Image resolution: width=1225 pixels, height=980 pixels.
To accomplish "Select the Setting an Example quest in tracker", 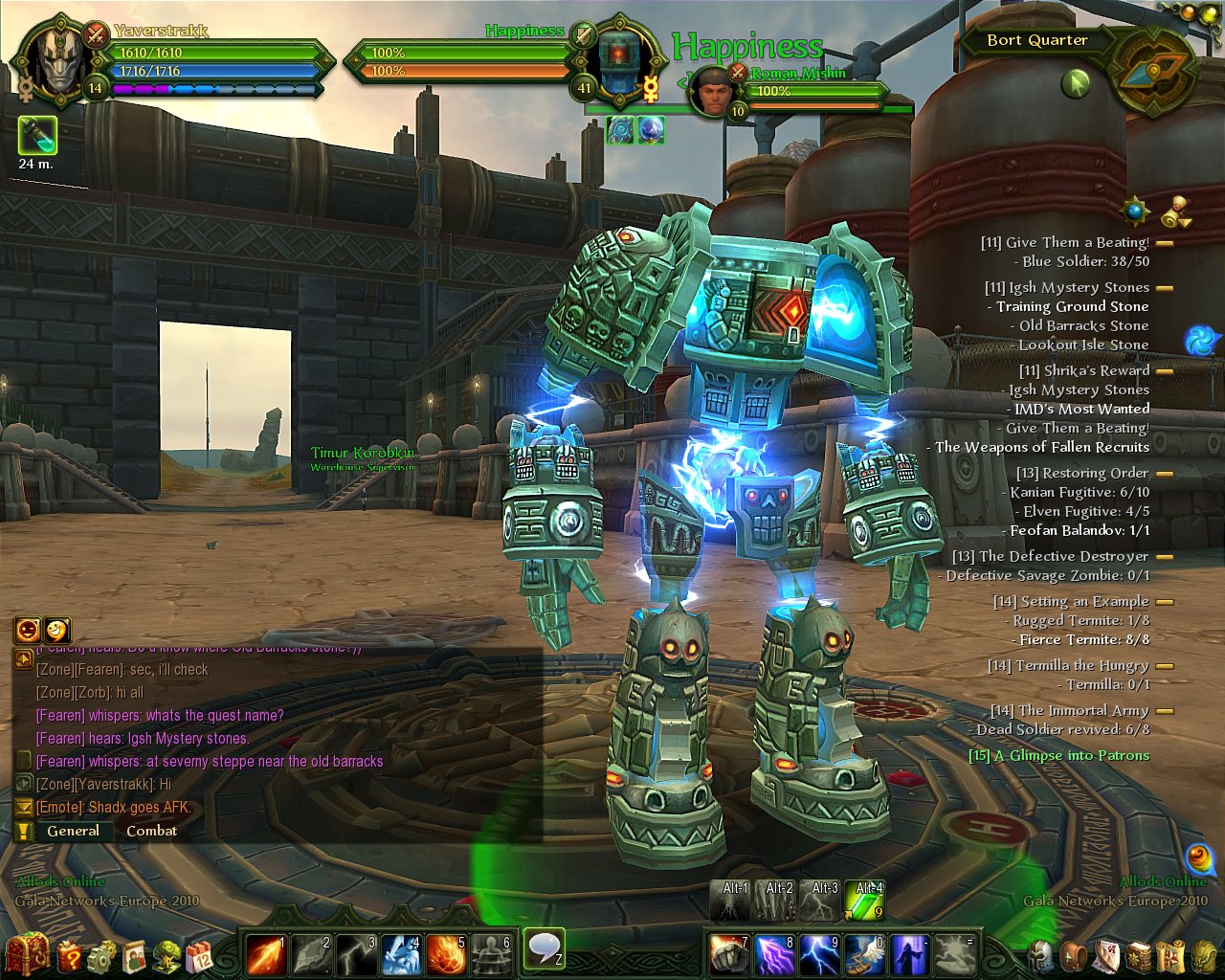I will pyautogui.click(x=1070, y=601).
